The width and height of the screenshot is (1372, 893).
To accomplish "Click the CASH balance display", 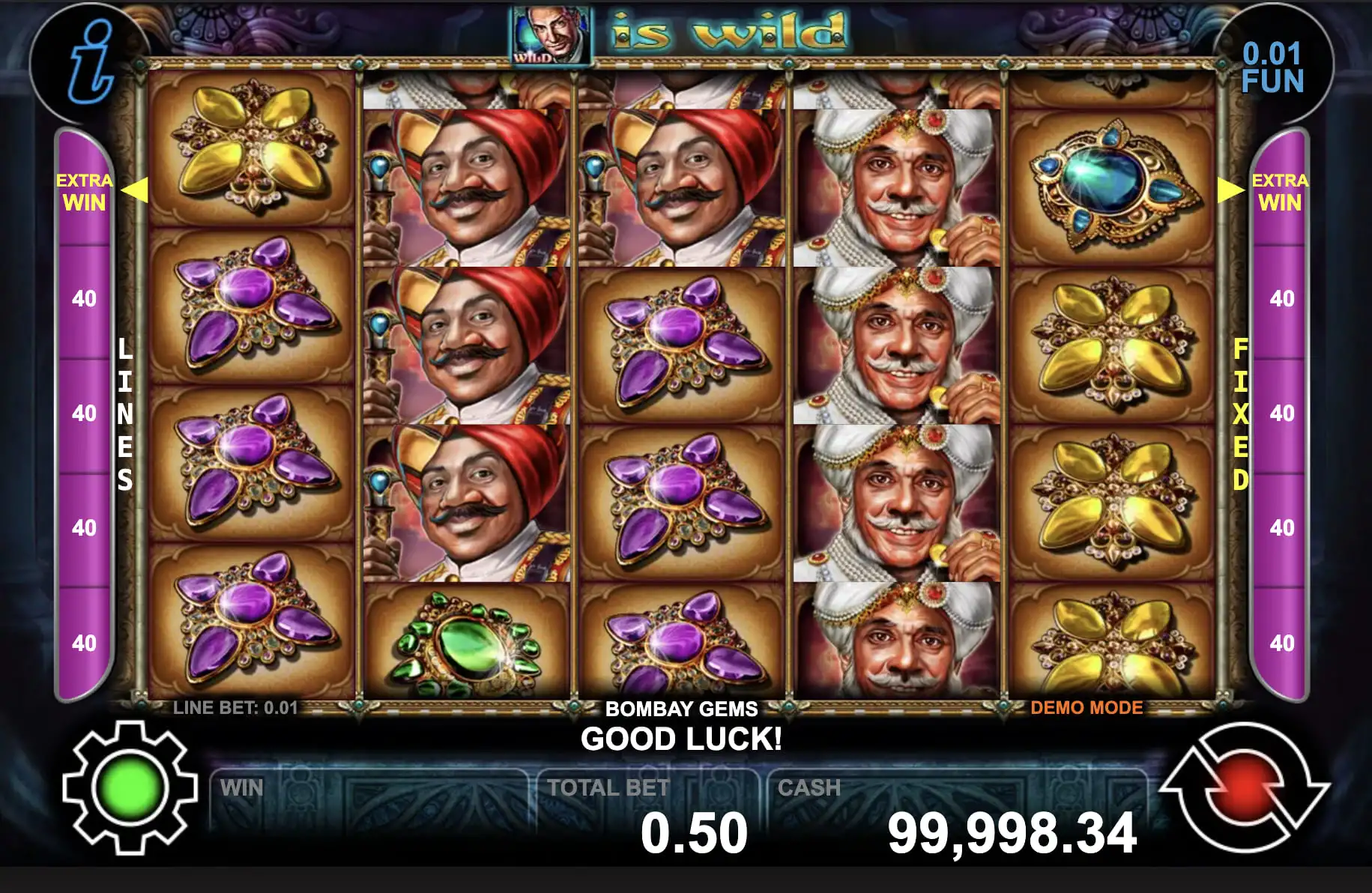I will coord(1014,830).
